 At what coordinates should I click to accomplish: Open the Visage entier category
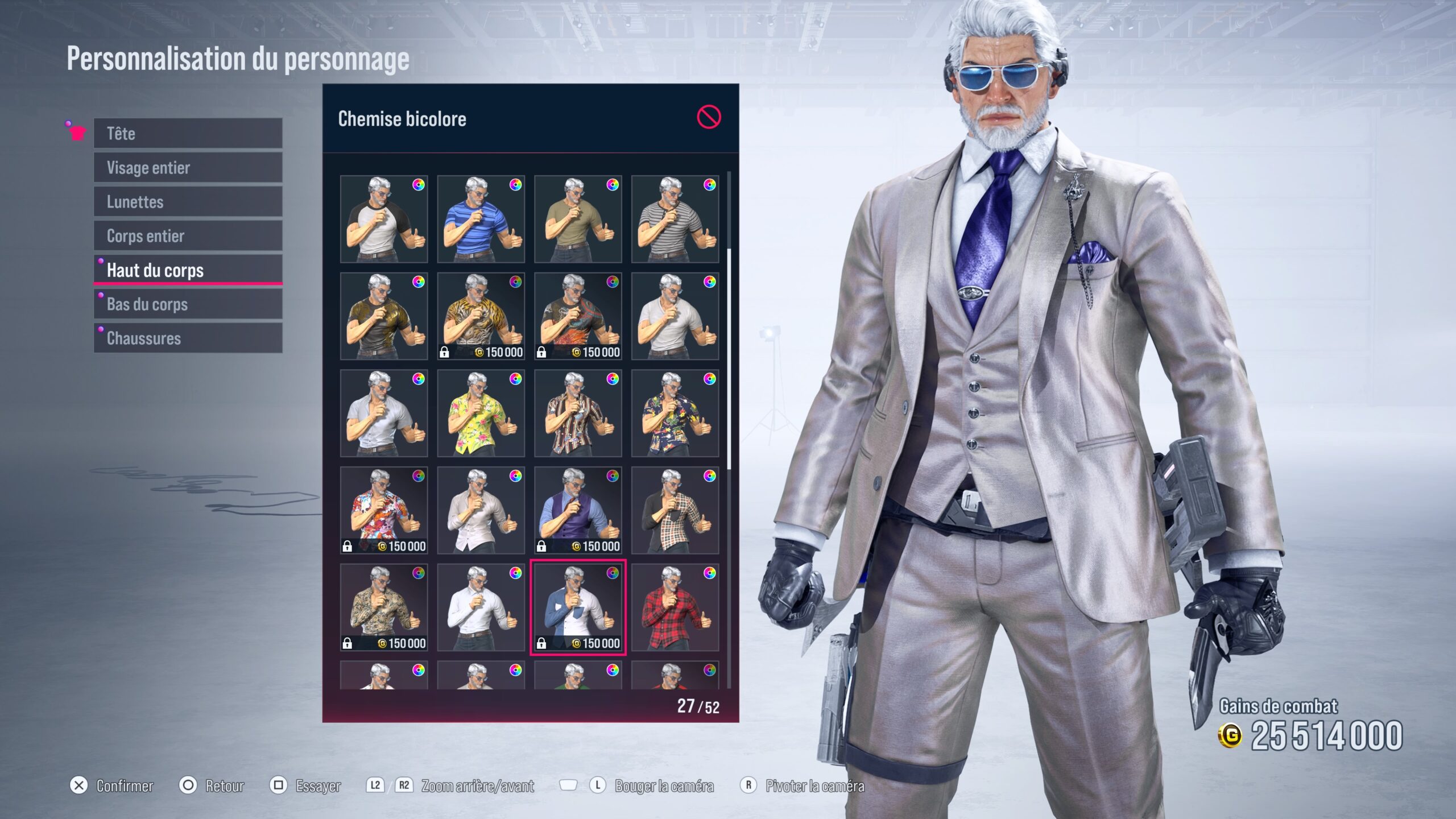click(x=188, y=168)
